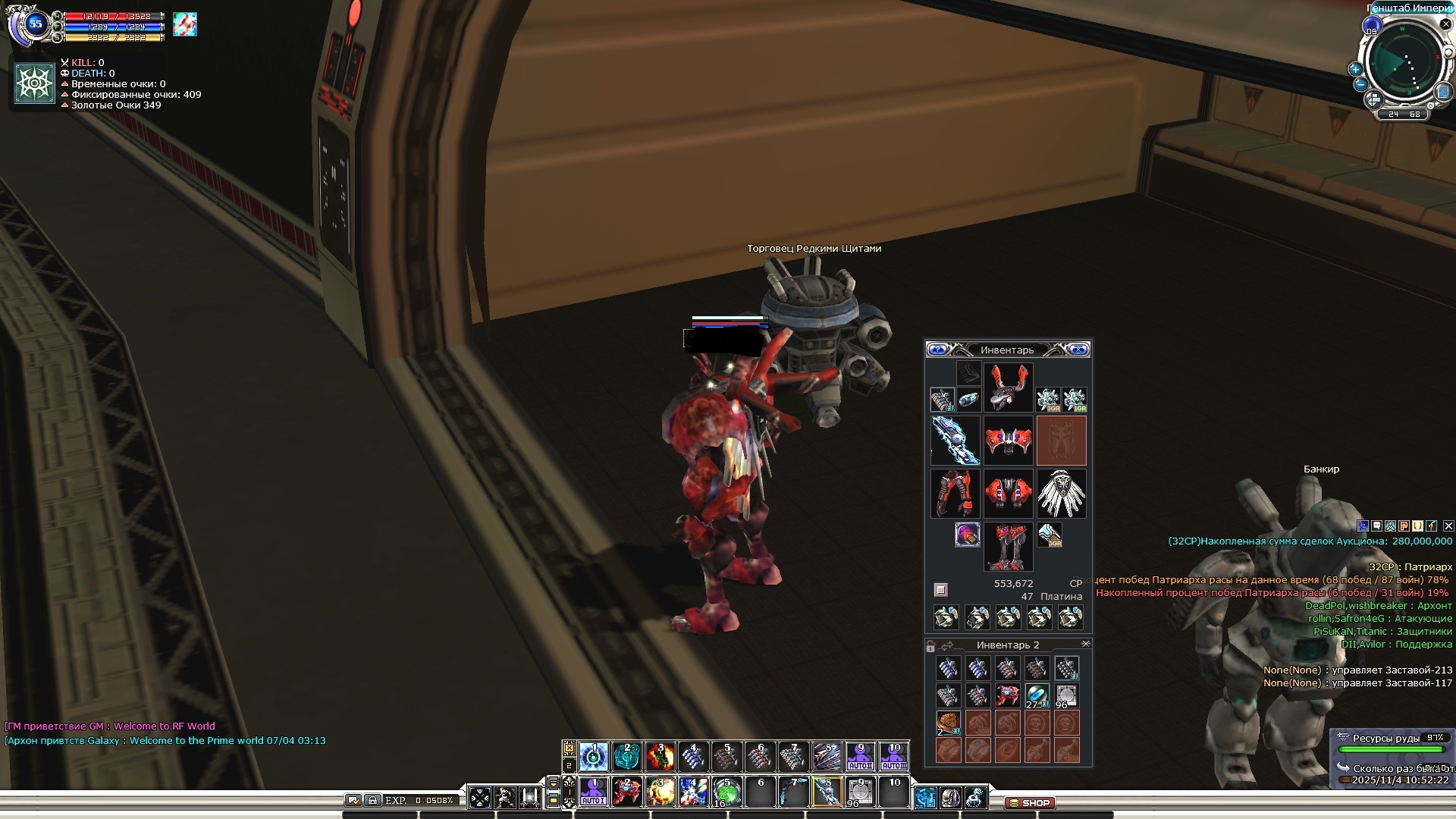Screen dimensions: 1456x819
Task: Close the Инвентарь window
Action: [1078, 350]
